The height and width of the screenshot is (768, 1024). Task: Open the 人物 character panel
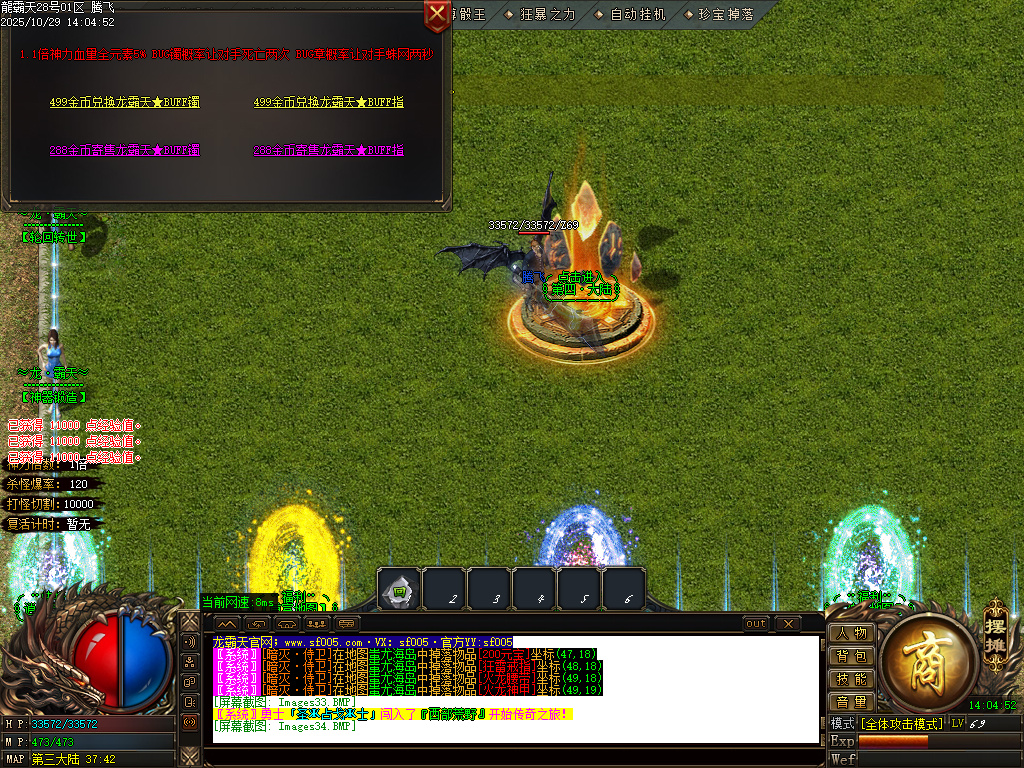[851, 633]
